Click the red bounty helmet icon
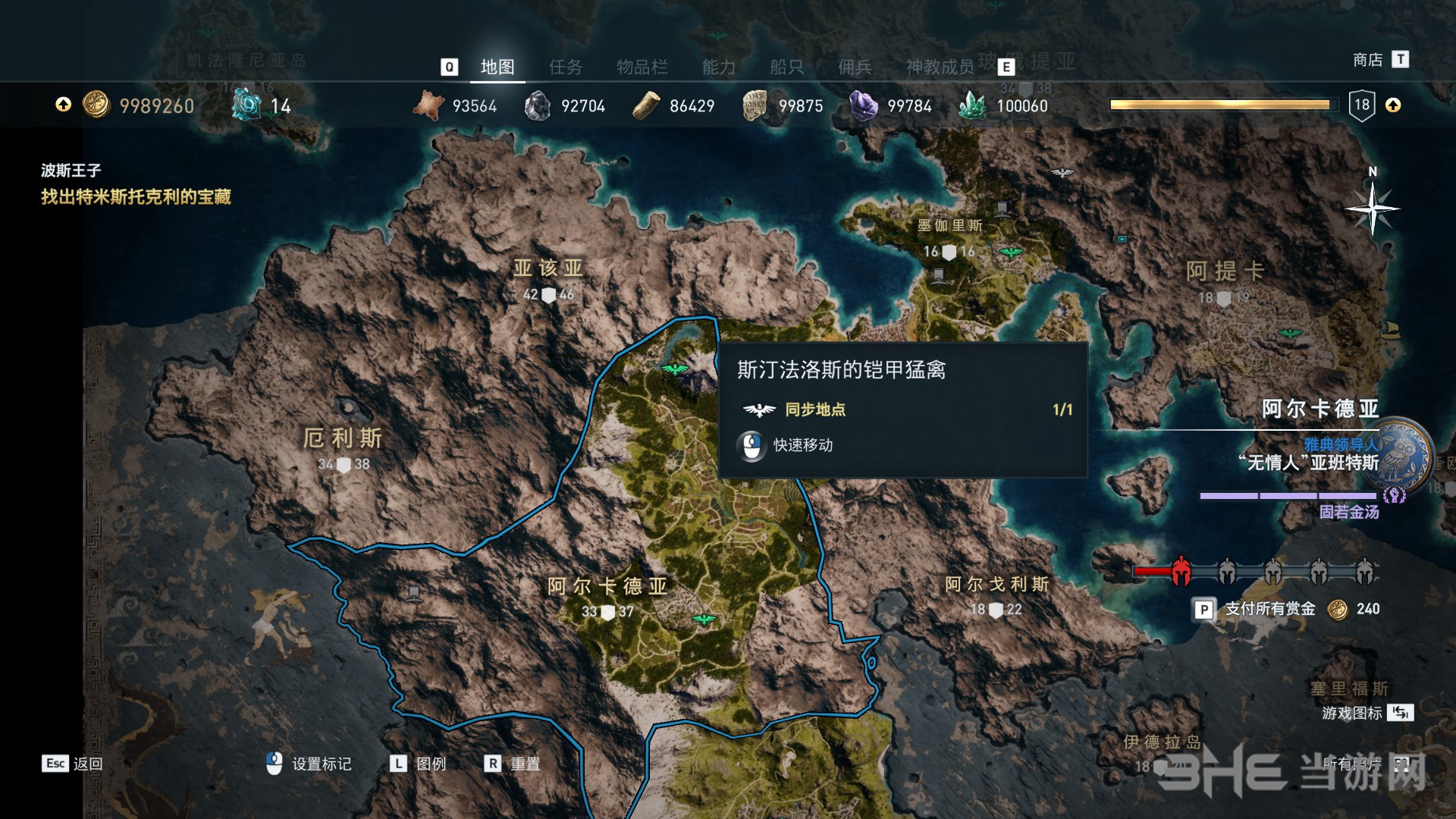The height and width of the screenshot is (819, 1456). click(1181, 572)
